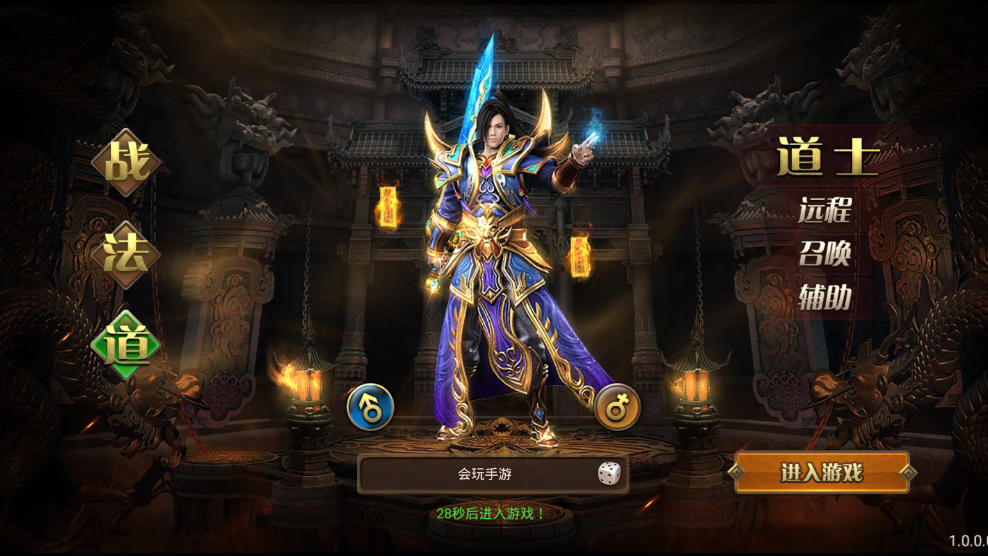Choose the 法 mage class

[127, 253]
